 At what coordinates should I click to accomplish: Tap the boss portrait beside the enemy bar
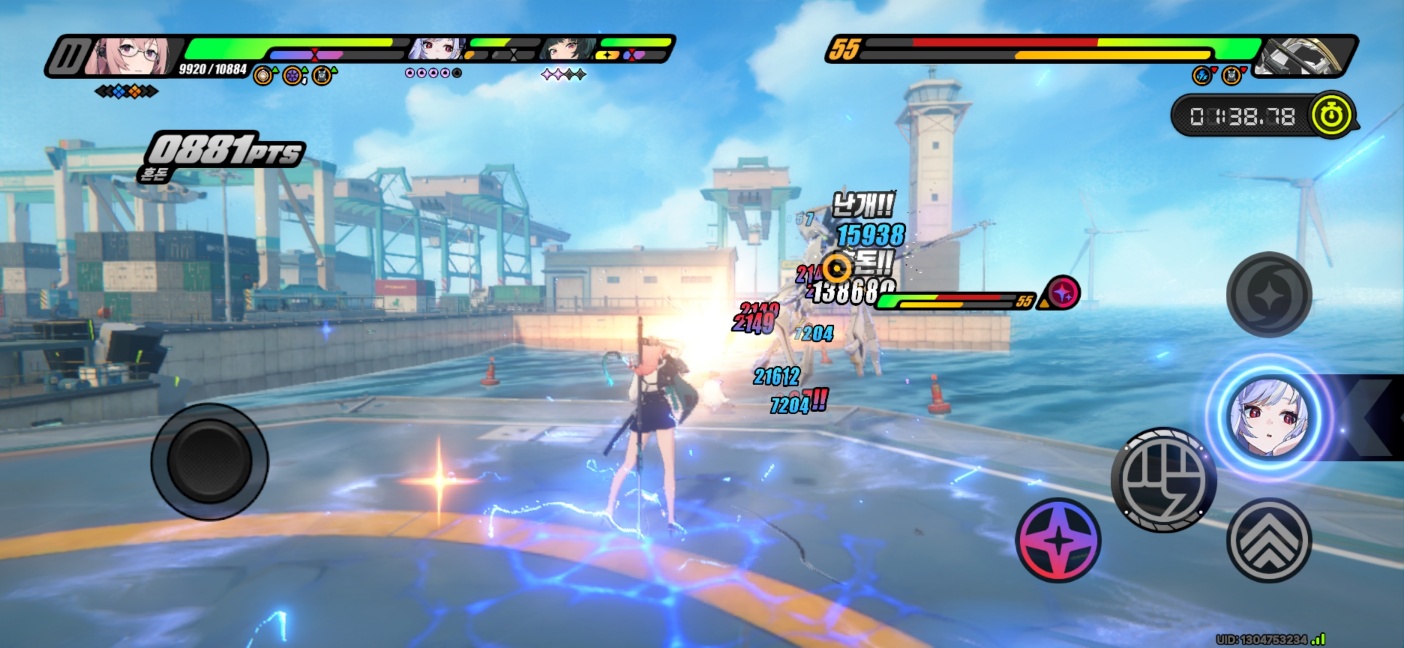1295,56
